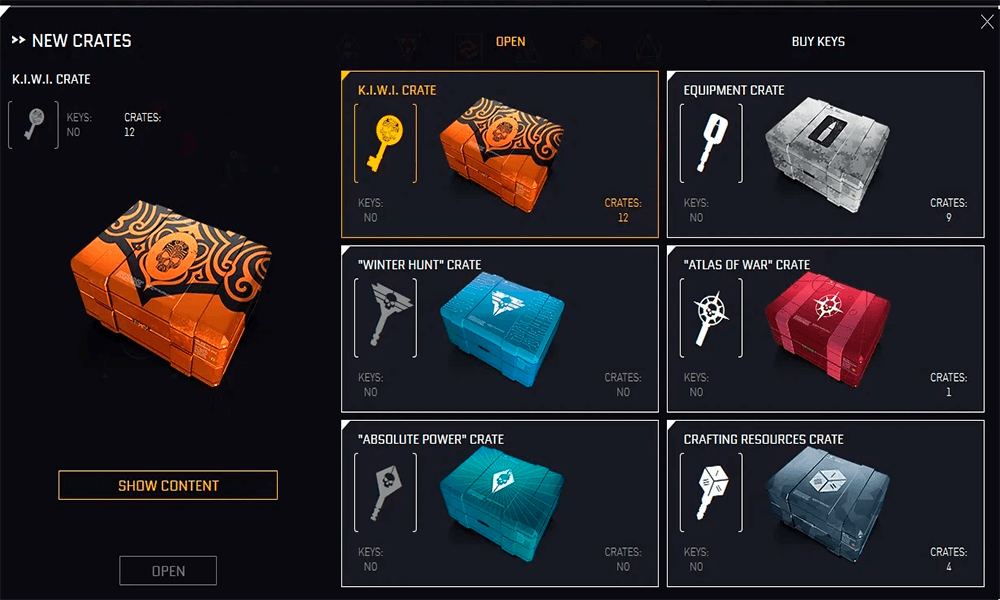Close the New Crates window
1000x600 pixels.
987,22
